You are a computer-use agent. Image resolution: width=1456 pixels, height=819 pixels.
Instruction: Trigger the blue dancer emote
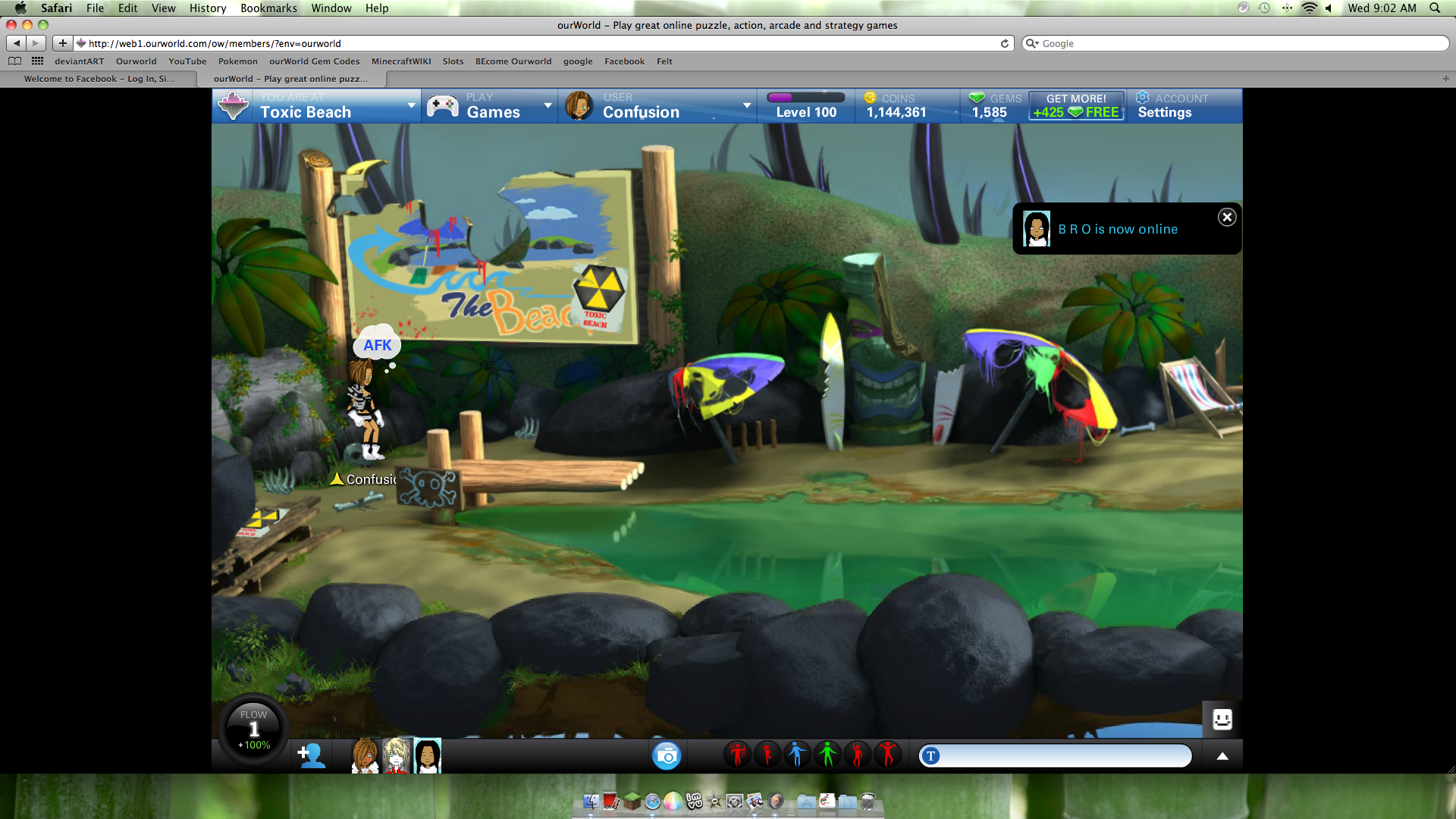tap(796, 755)
